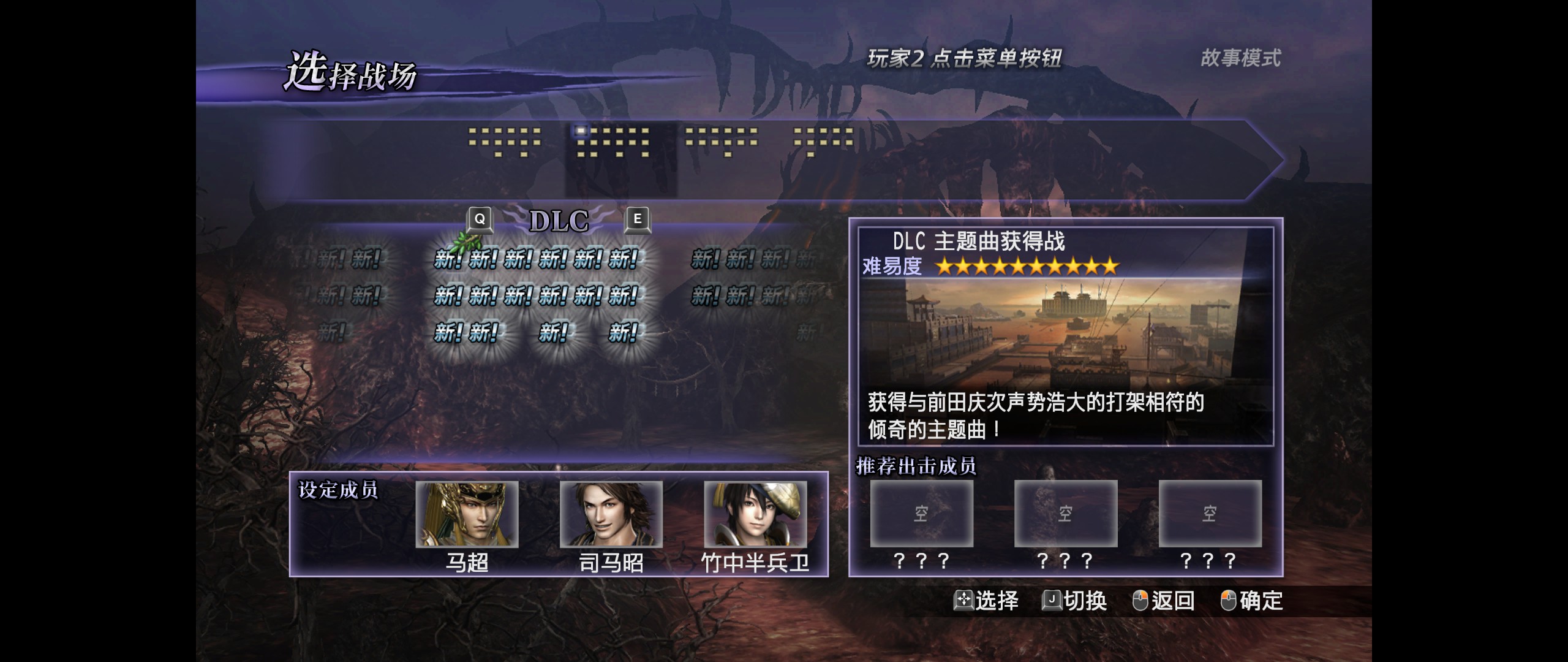Switch category left using the Q arrow
The height and width of the screenshot is (662, 1568).
click(x=480, y=219)
